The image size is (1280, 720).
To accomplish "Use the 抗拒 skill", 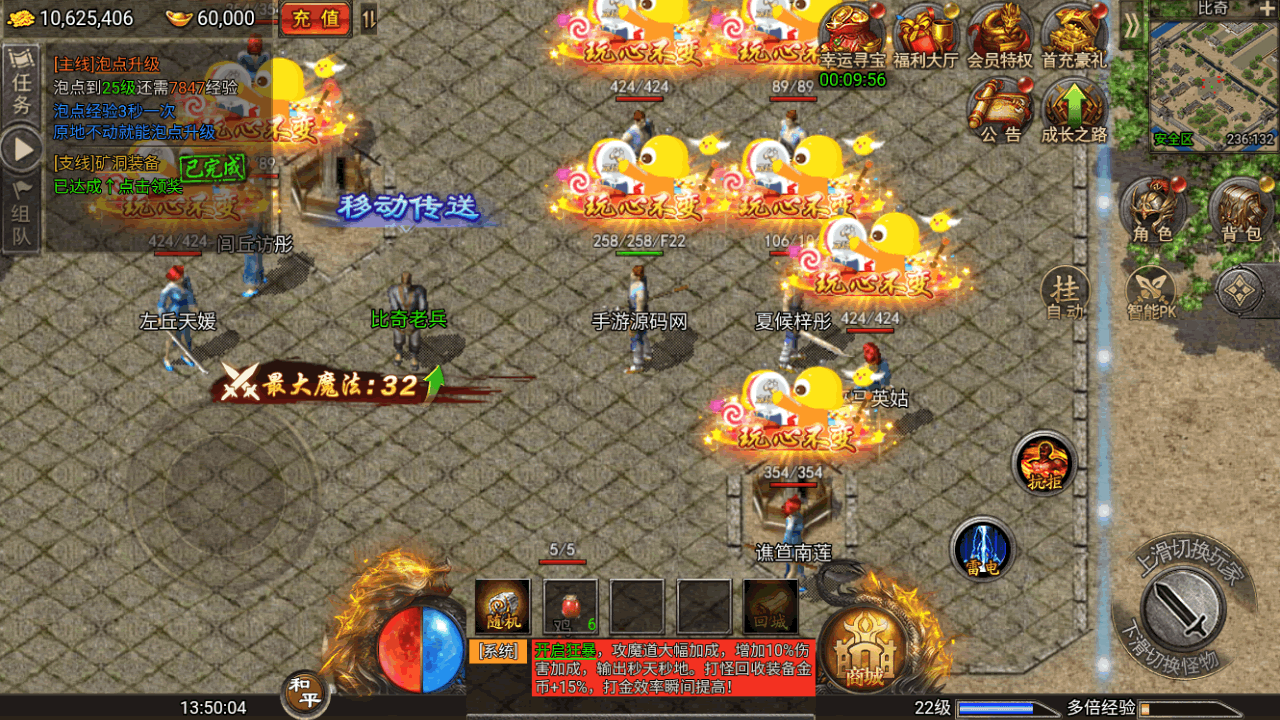I will tap(1044, 464).
